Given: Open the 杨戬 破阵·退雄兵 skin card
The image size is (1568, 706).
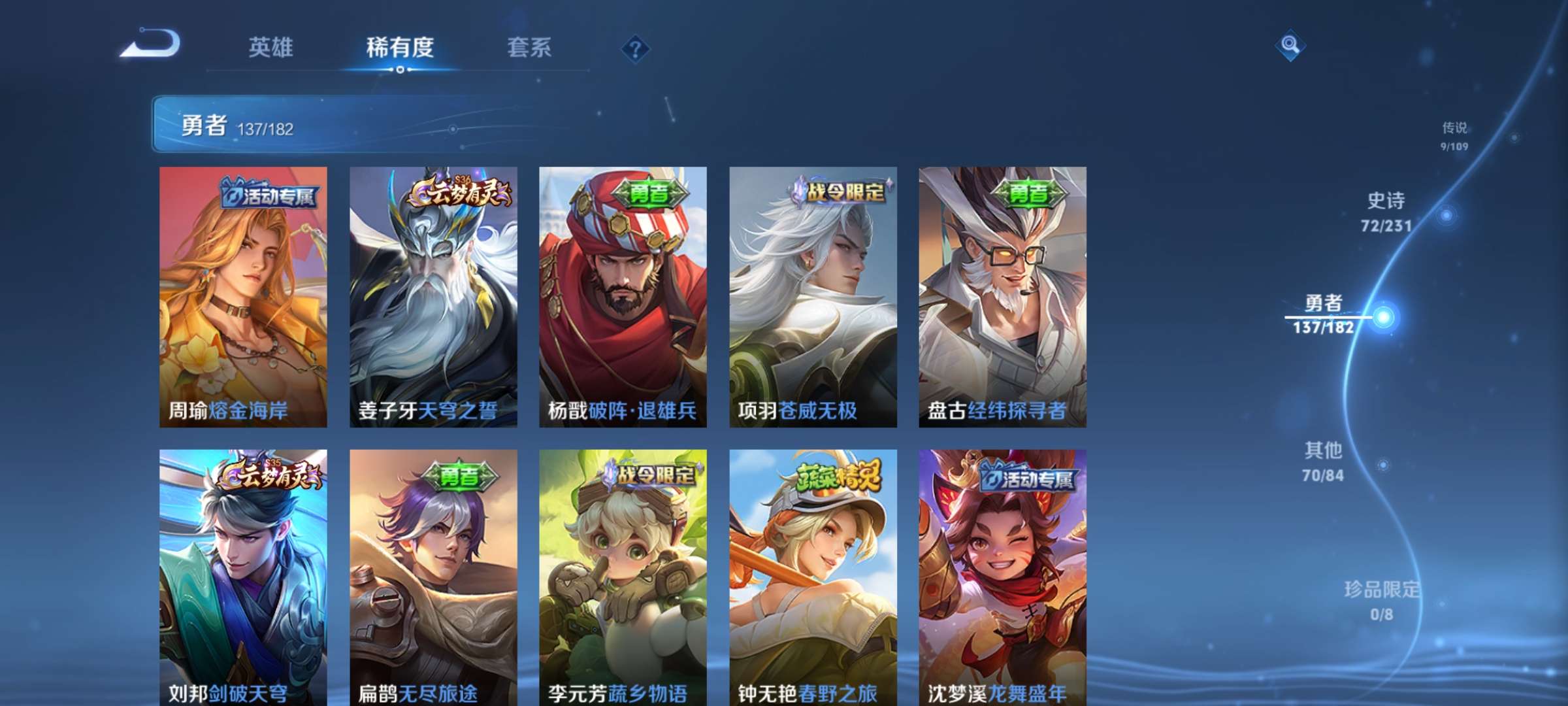Looking at the screenshot, I should coord(623,297).
